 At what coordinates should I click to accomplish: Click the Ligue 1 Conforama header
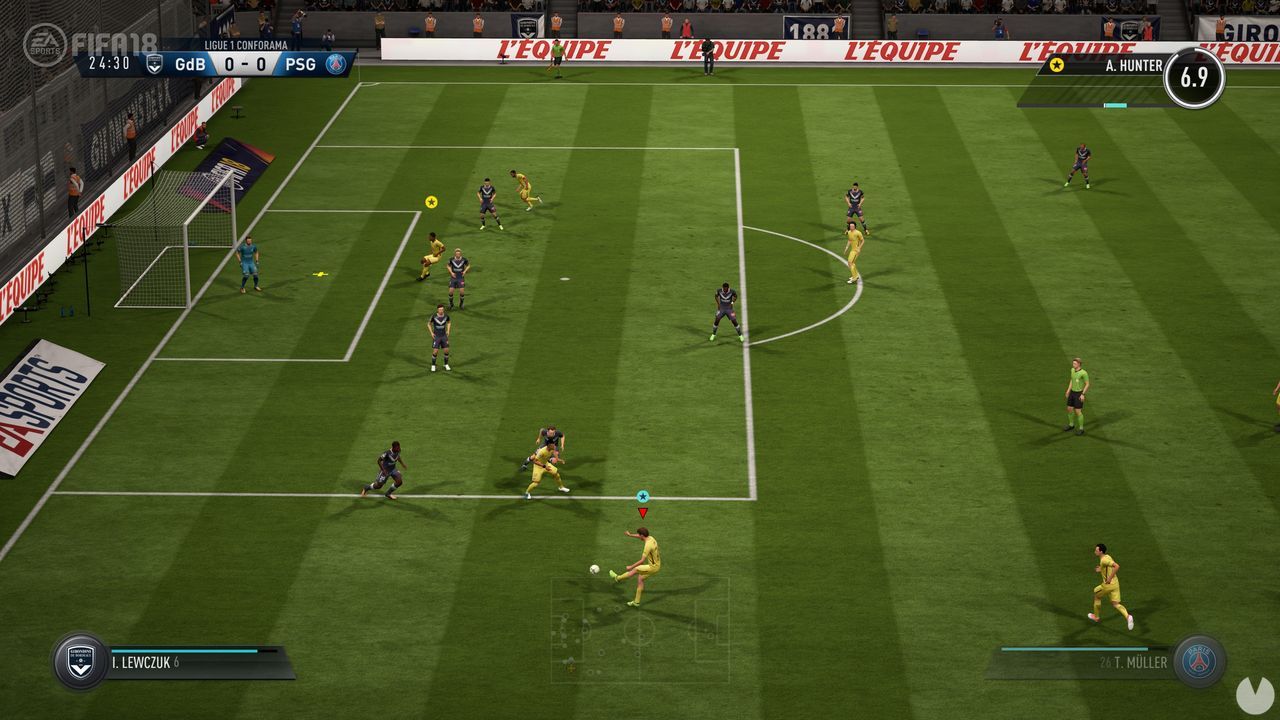pos(244,43)
